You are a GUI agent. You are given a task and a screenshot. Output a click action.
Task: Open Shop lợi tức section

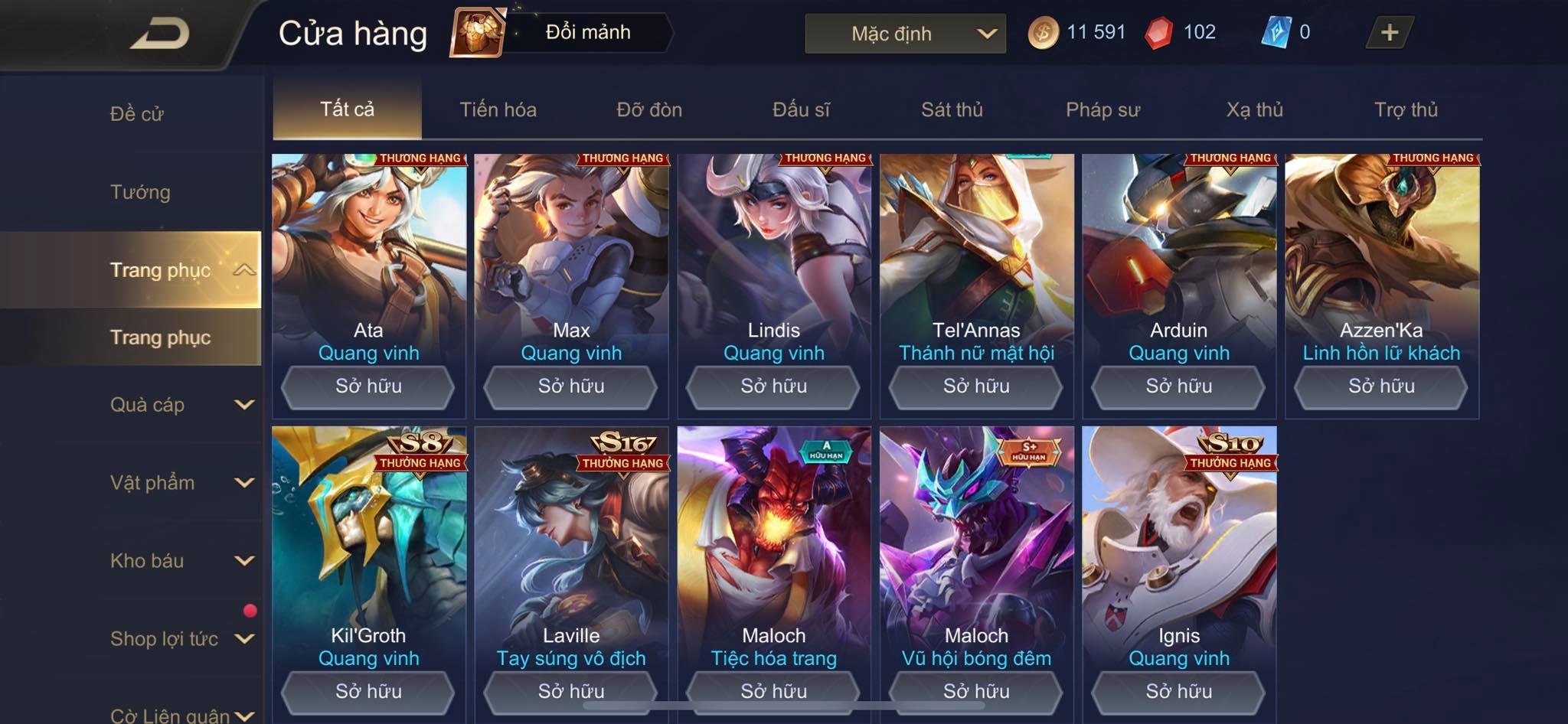tap(181, 639)
